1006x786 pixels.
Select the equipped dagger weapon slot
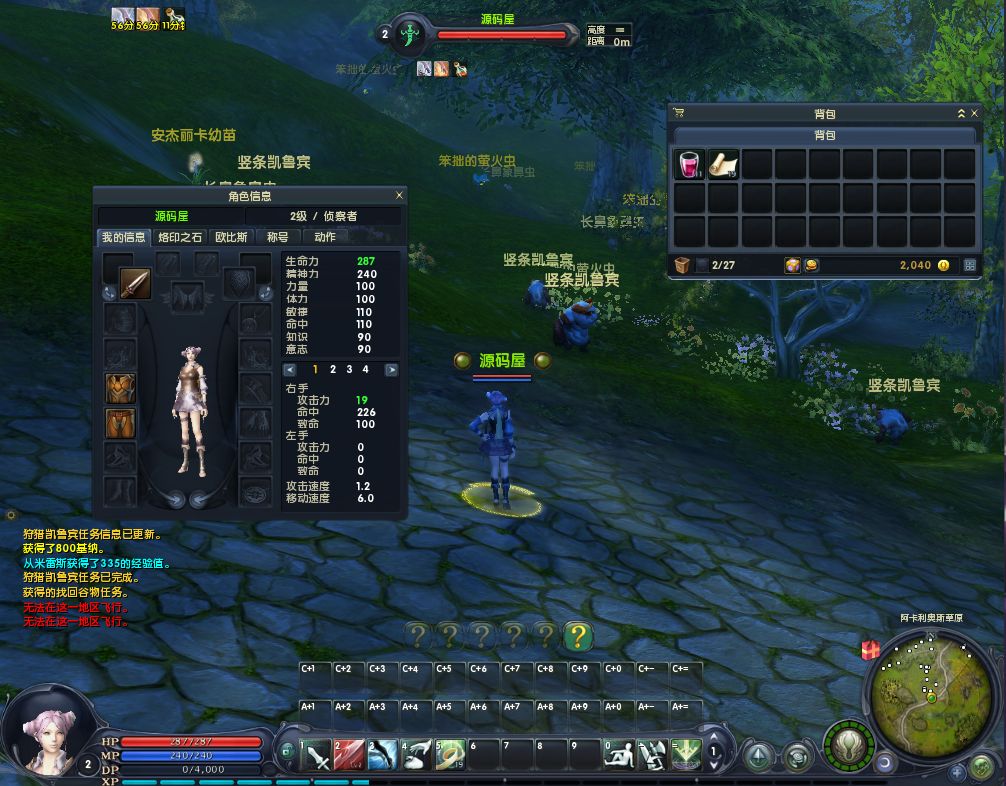click(136, 284)
